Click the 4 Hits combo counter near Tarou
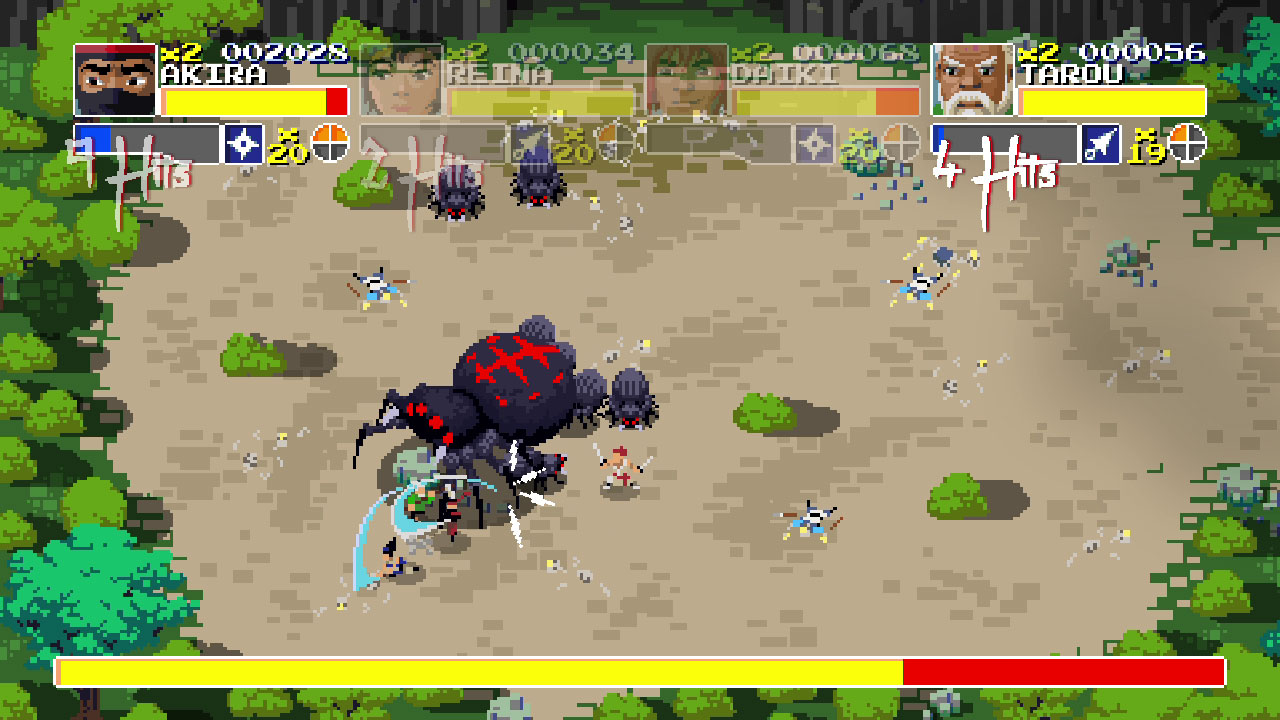Screen dimensions: 1280x720 tap(992, 159)
